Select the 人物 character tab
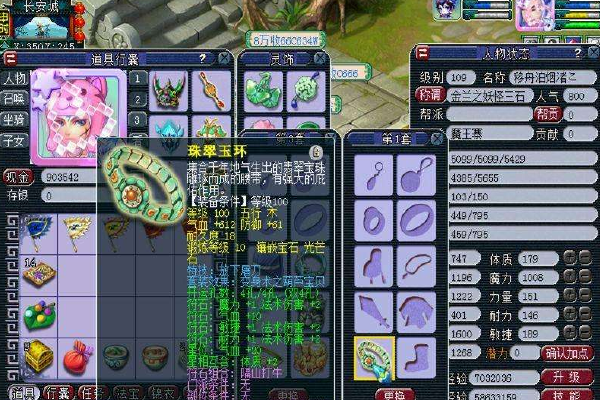The height and width of the screenshot is (400, 600). tap(14, 79)
